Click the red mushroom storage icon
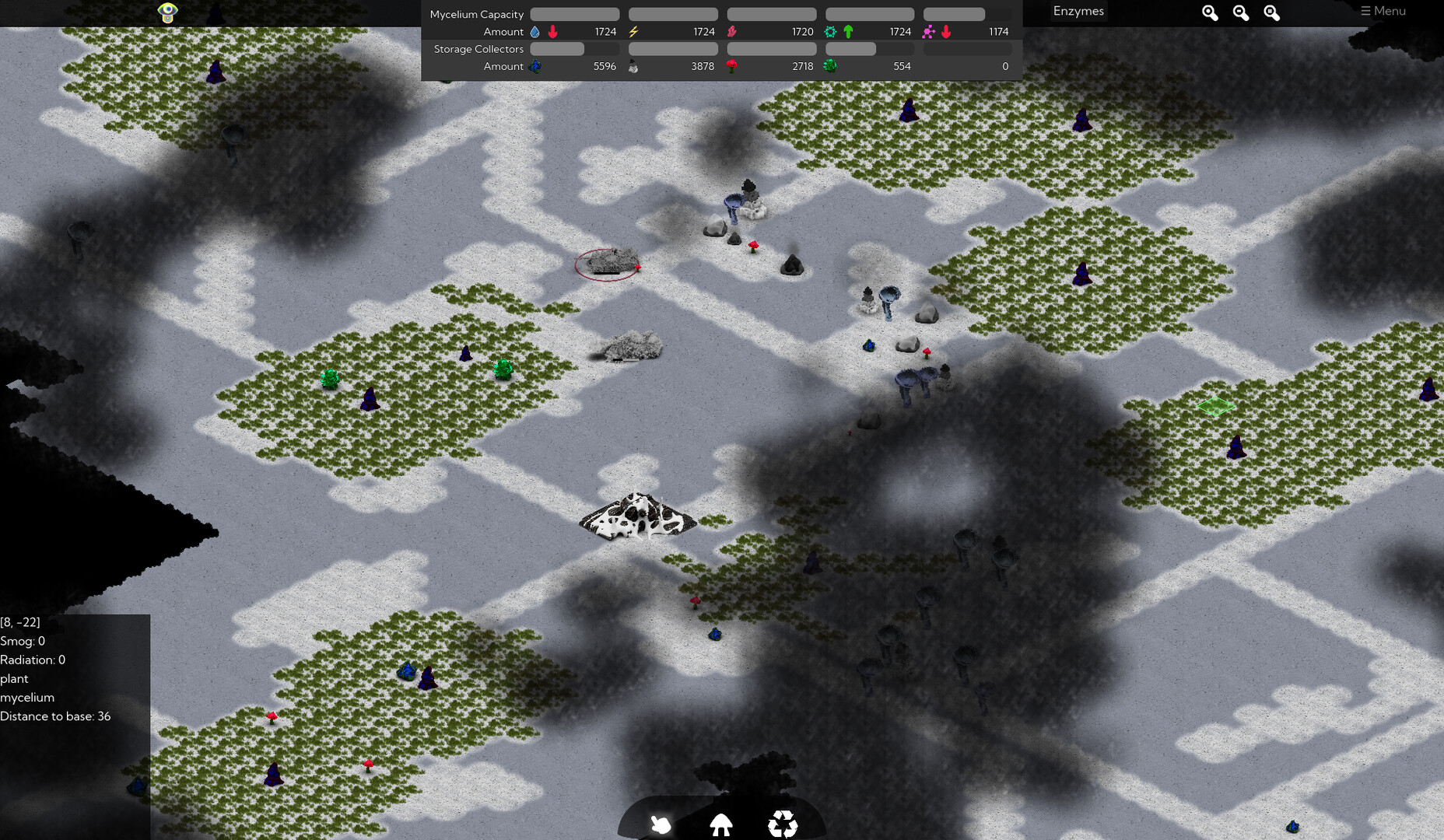 (x=732, y=66)
